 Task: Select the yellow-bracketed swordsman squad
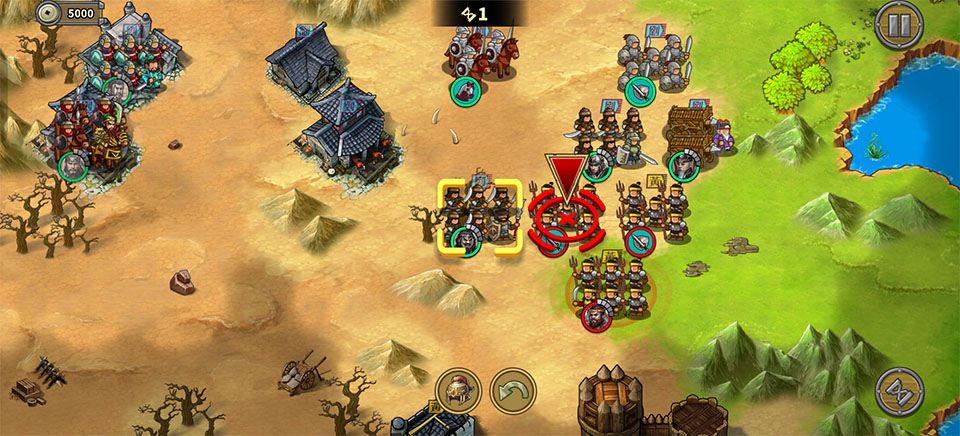pos(480,215)
